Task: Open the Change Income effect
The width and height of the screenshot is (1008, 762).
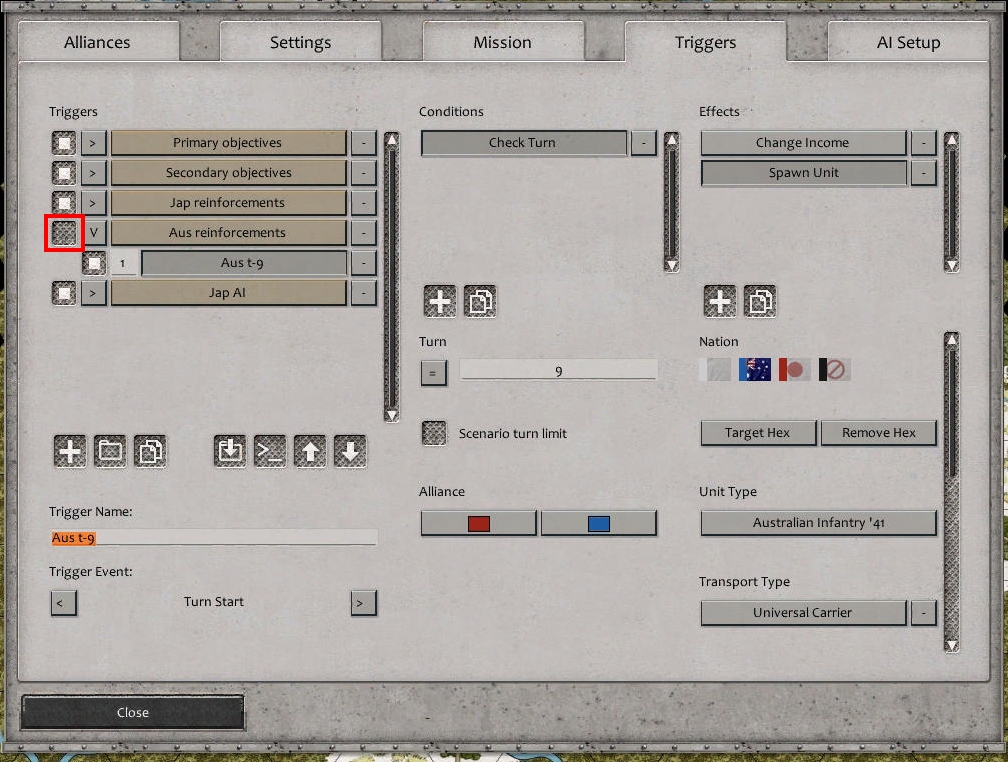Action: click(x=803, y=143)
